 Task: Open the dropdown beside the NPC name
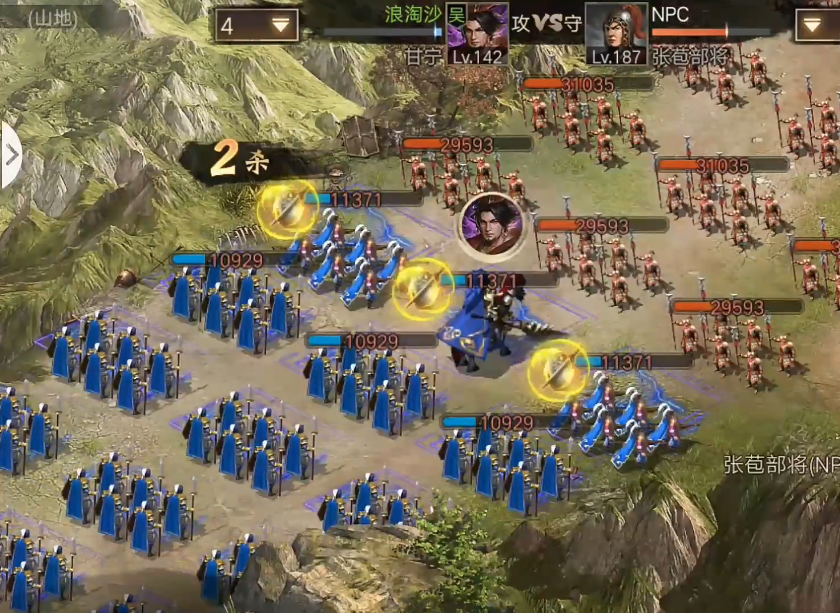tap(817, 25)
